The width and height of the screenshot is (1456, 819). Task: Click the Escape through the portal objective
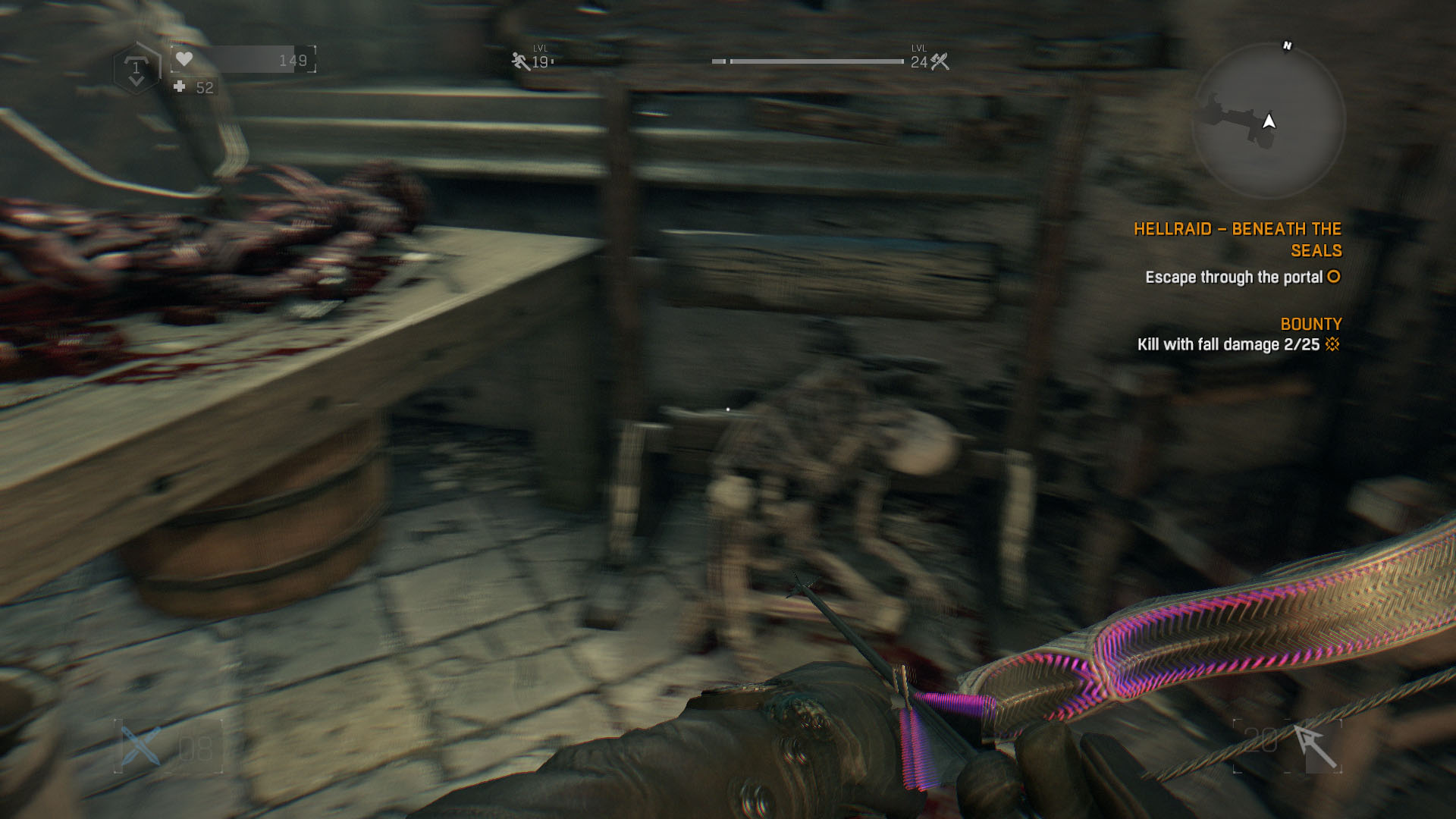(1234, 278)
